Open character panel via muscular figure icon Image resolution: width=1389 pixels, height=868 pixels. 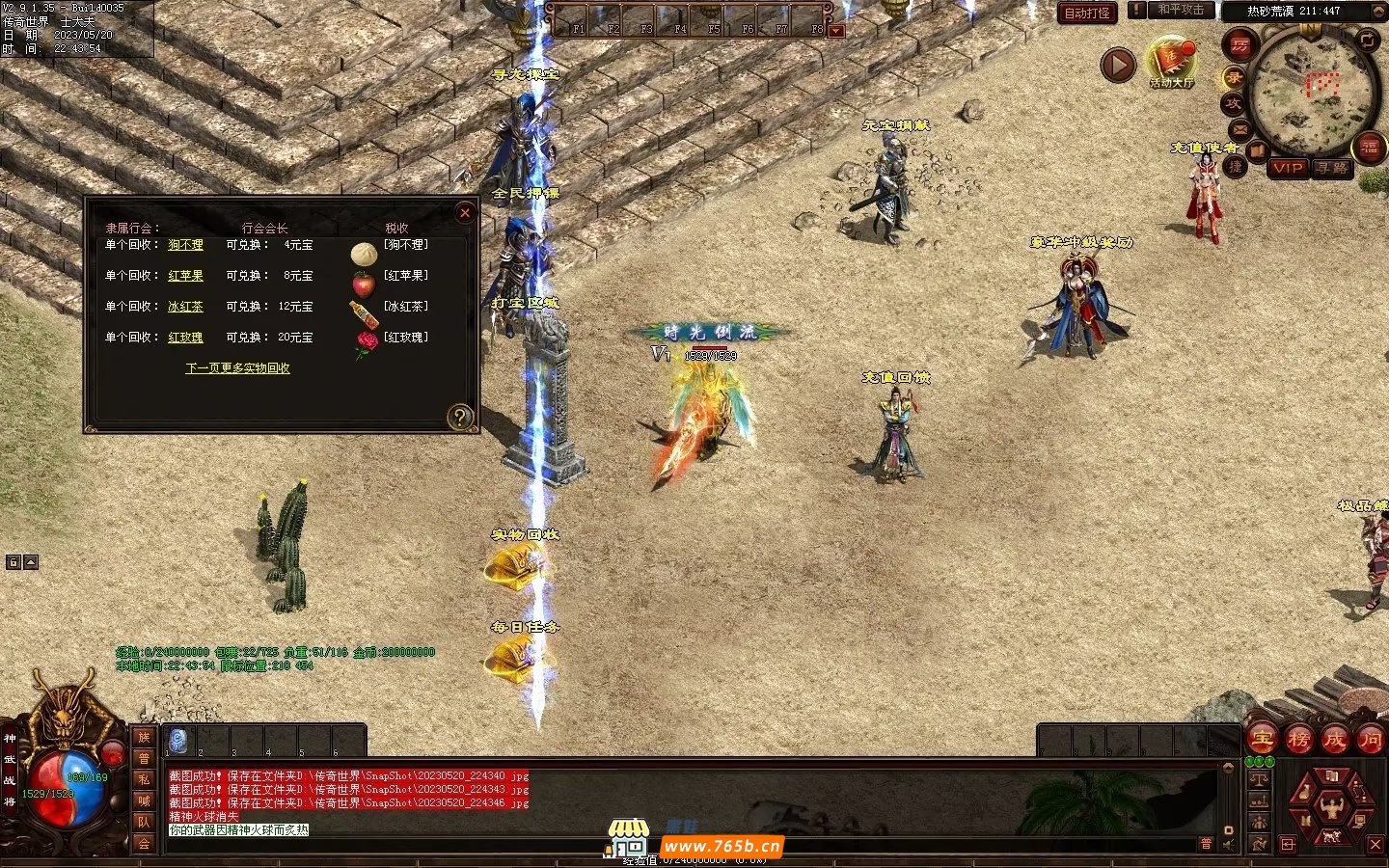(x=1332, y=806)
